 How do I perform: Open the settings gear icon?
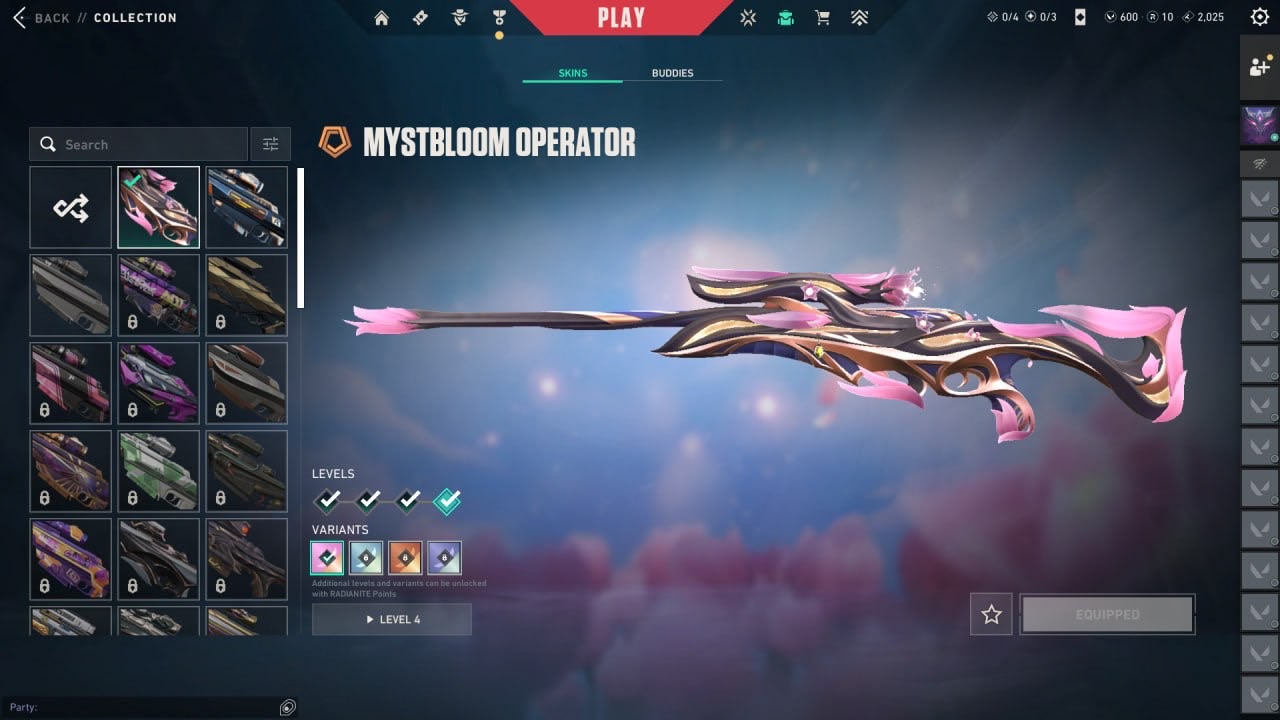tap(1259, 17)
